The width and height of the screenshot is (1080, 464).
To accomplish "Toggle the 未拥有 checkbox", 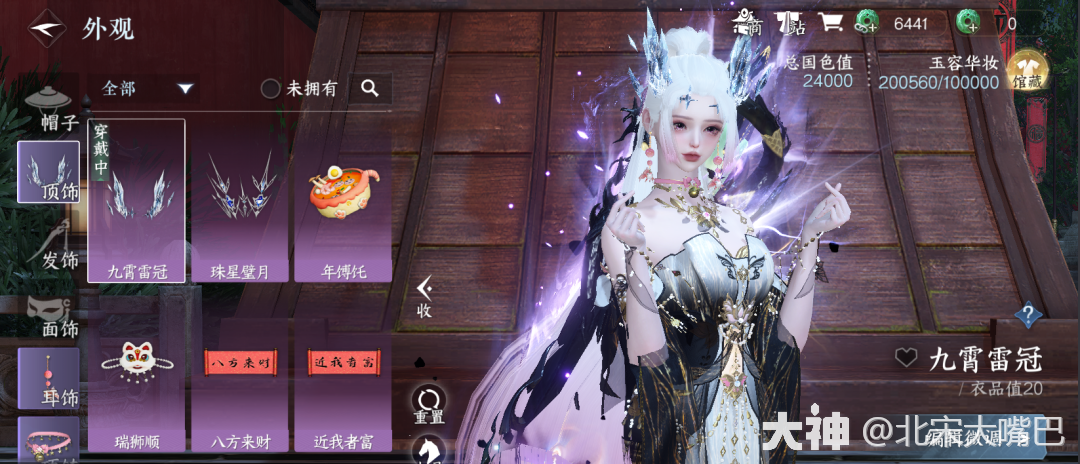I will click(x=271, y=89).
